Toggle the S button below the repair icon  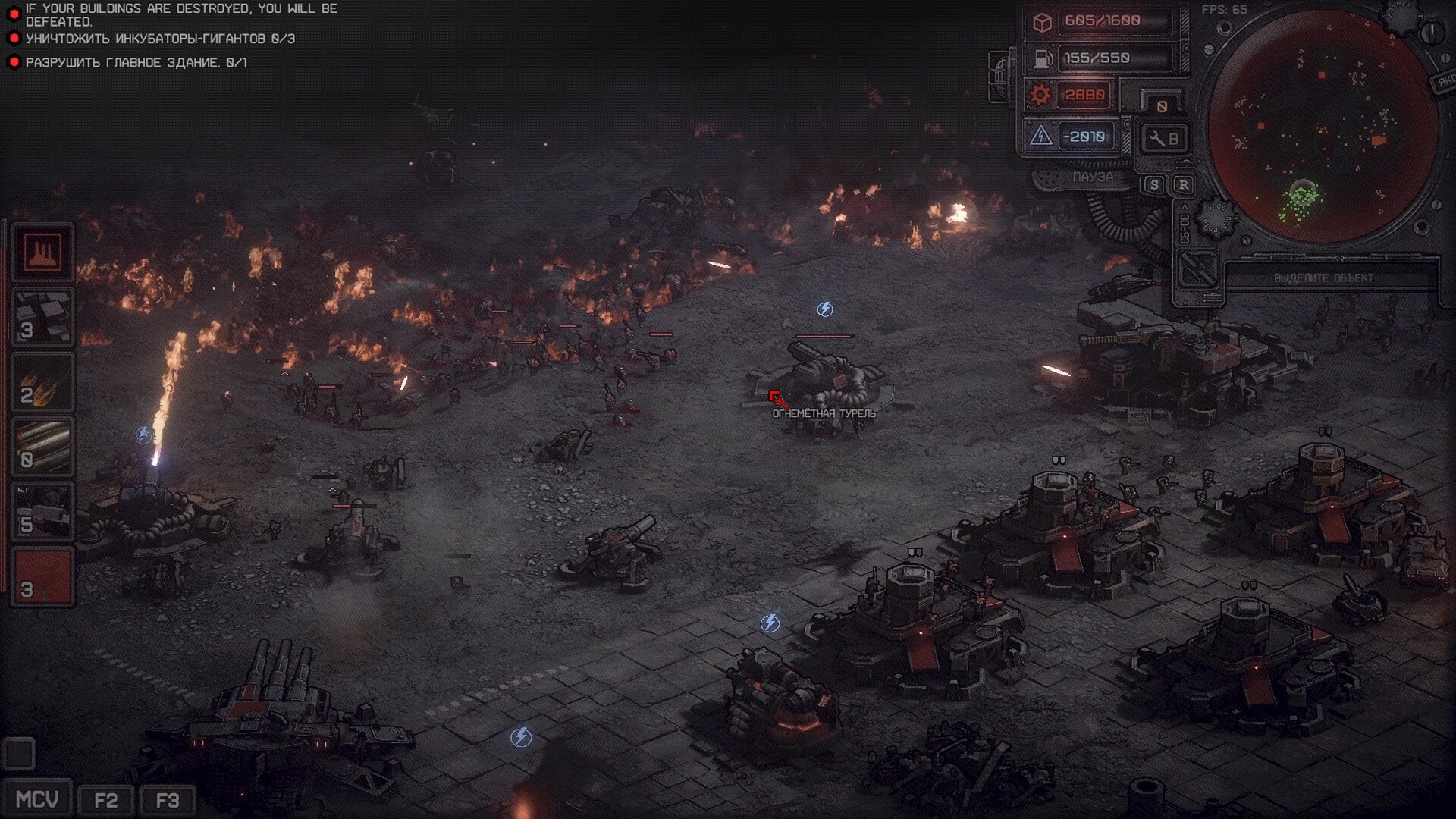point(1154,185)
